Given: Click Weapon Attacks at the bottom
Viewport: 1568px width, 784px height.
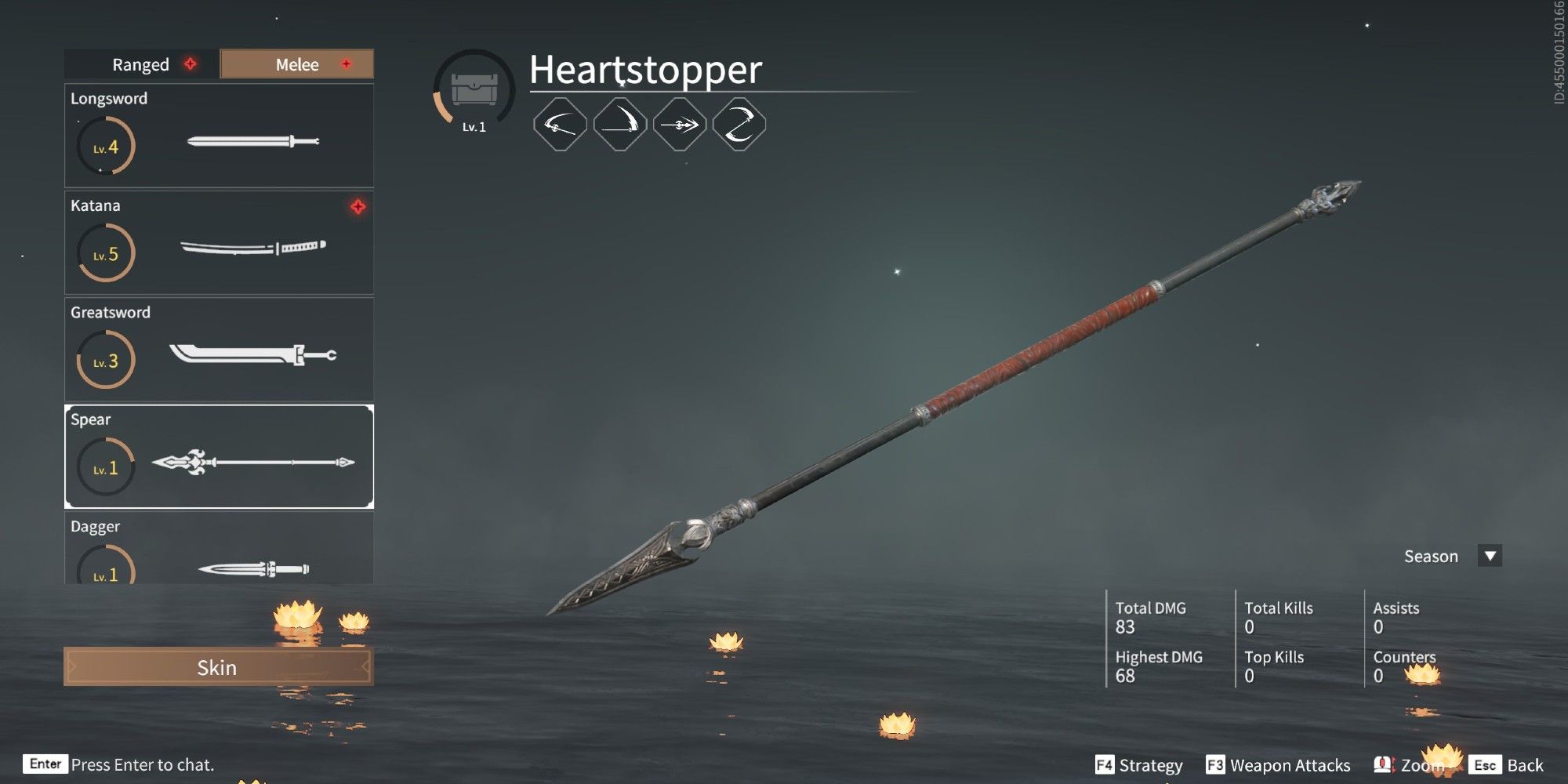Looking at the screenshot, I should point(1290,764).
